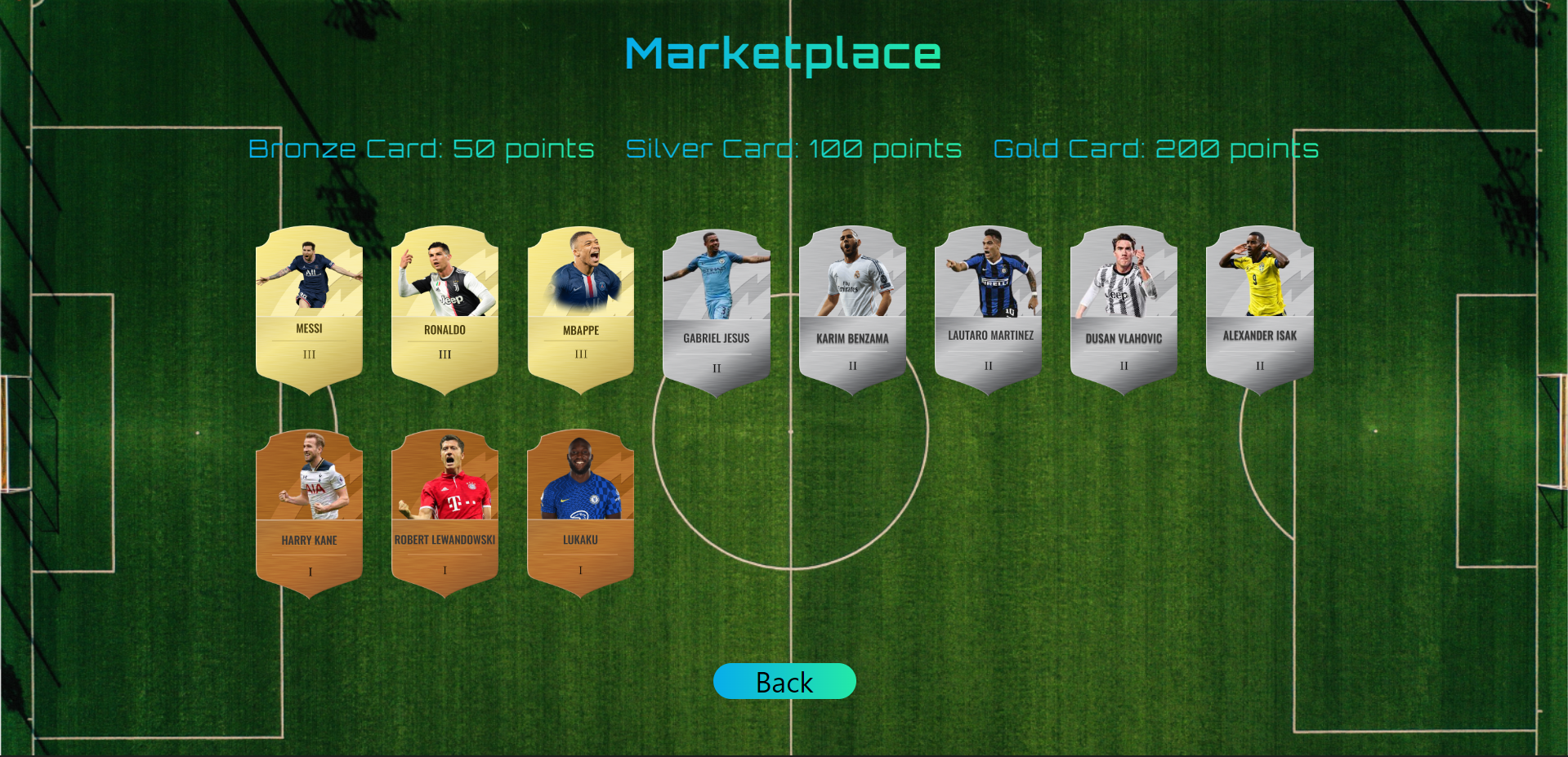This screenshot has height=757, width=1568.
Task: Choose the silver Karim Benzema card
Action: [852, 310]
